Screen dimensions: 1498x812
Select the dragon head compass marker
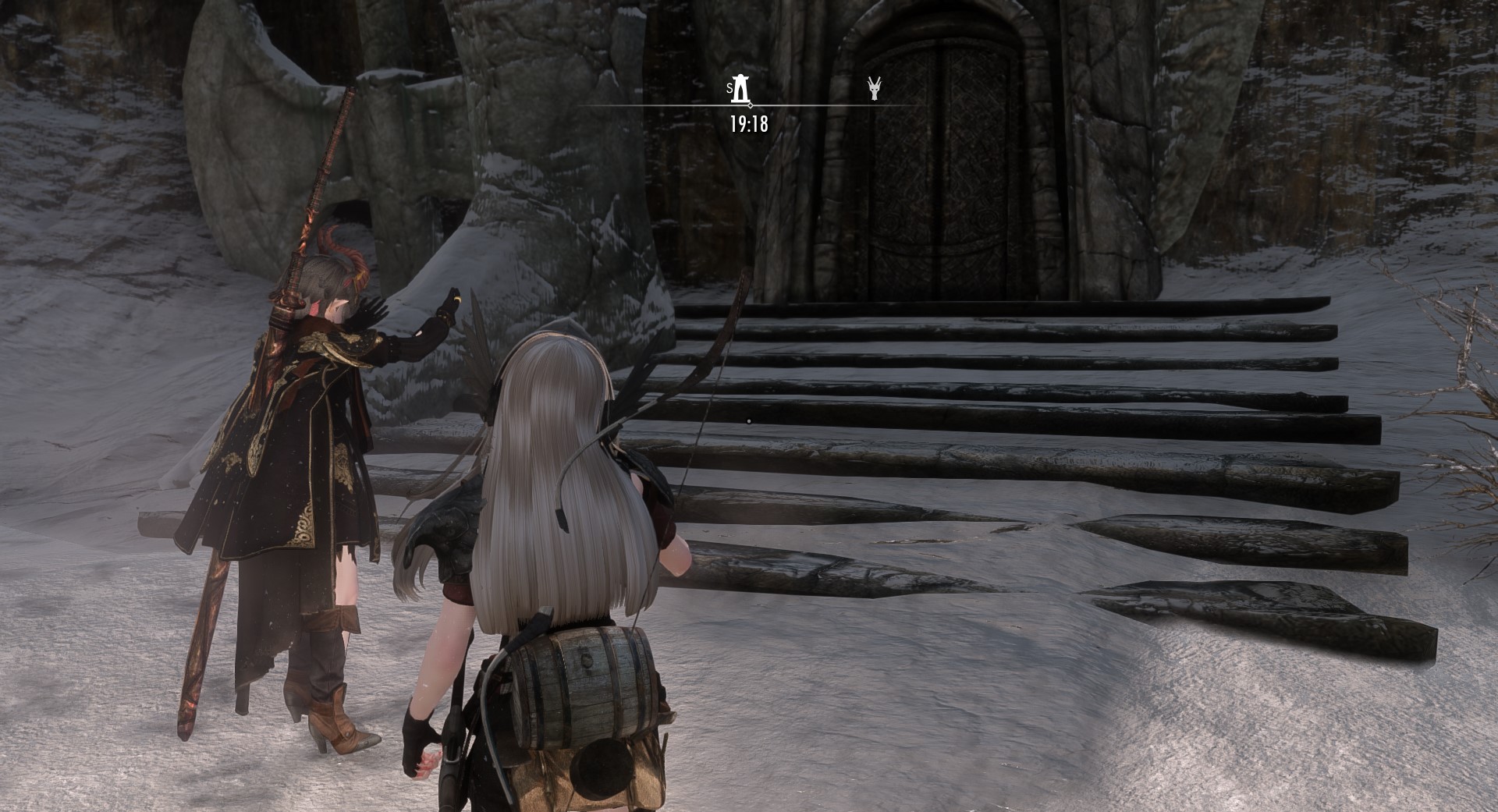pyautogui.click(x=875, y=89)
